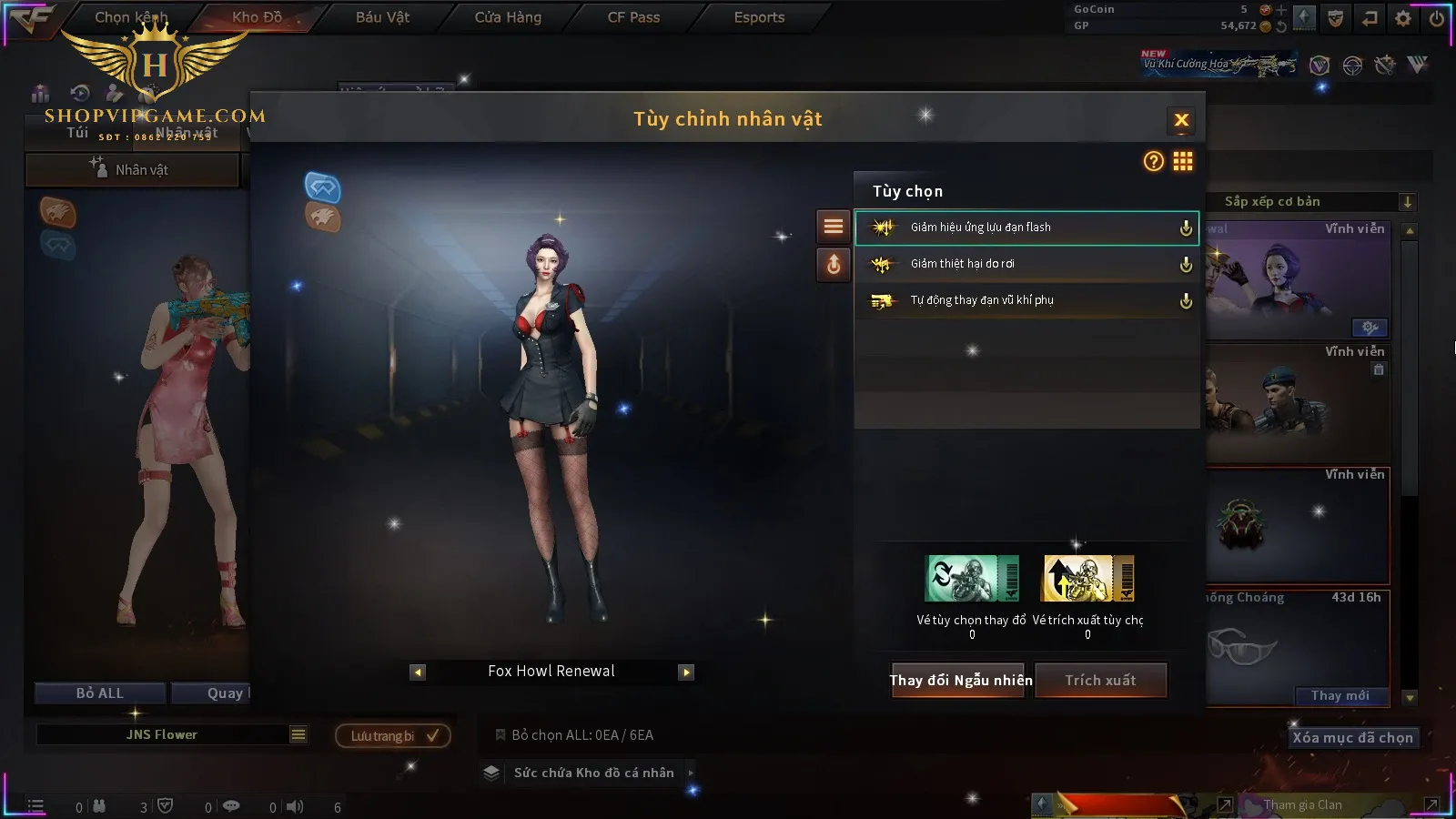Show the next character with right arrow

coord(686,672)
